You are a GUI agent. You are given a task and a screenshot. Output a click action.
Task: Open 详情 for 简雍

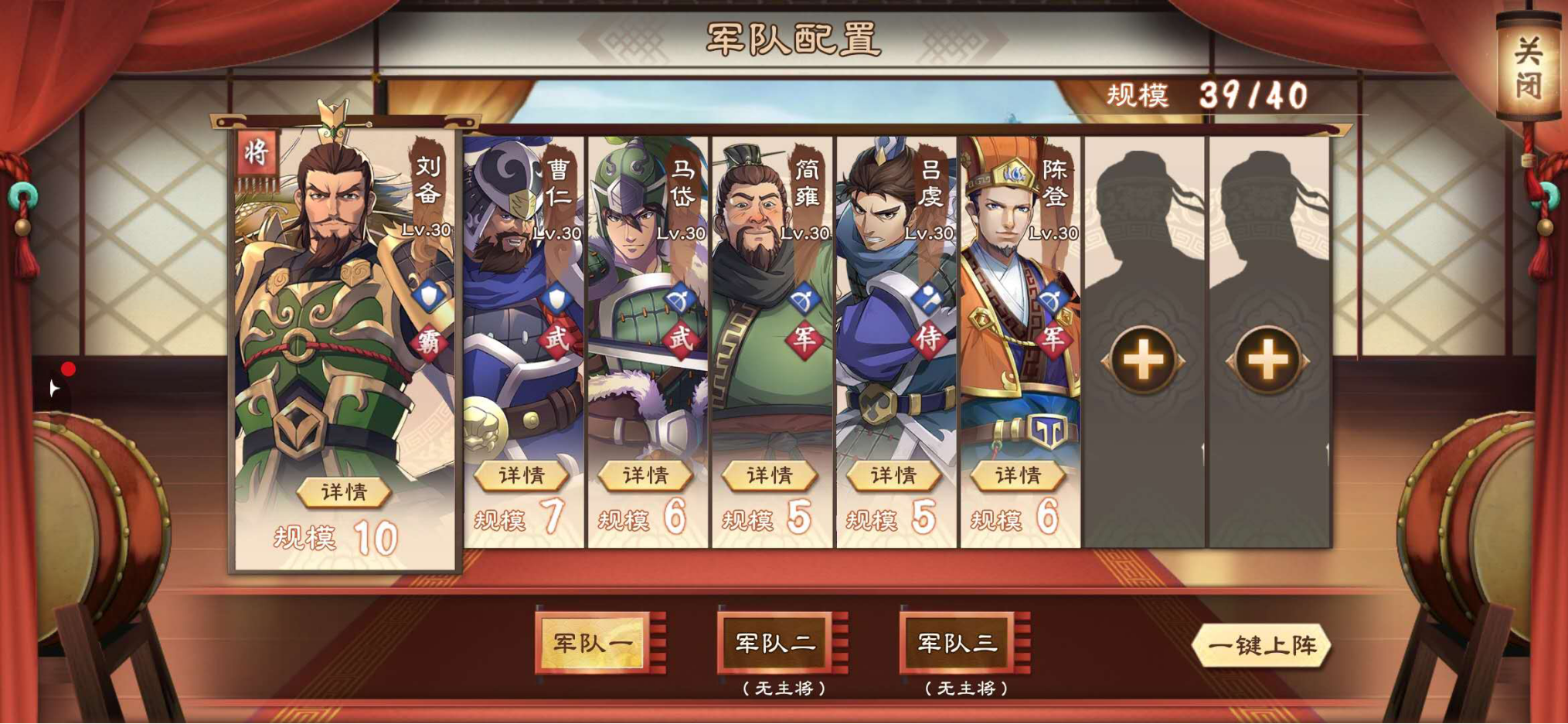click(x=770, y=475)
